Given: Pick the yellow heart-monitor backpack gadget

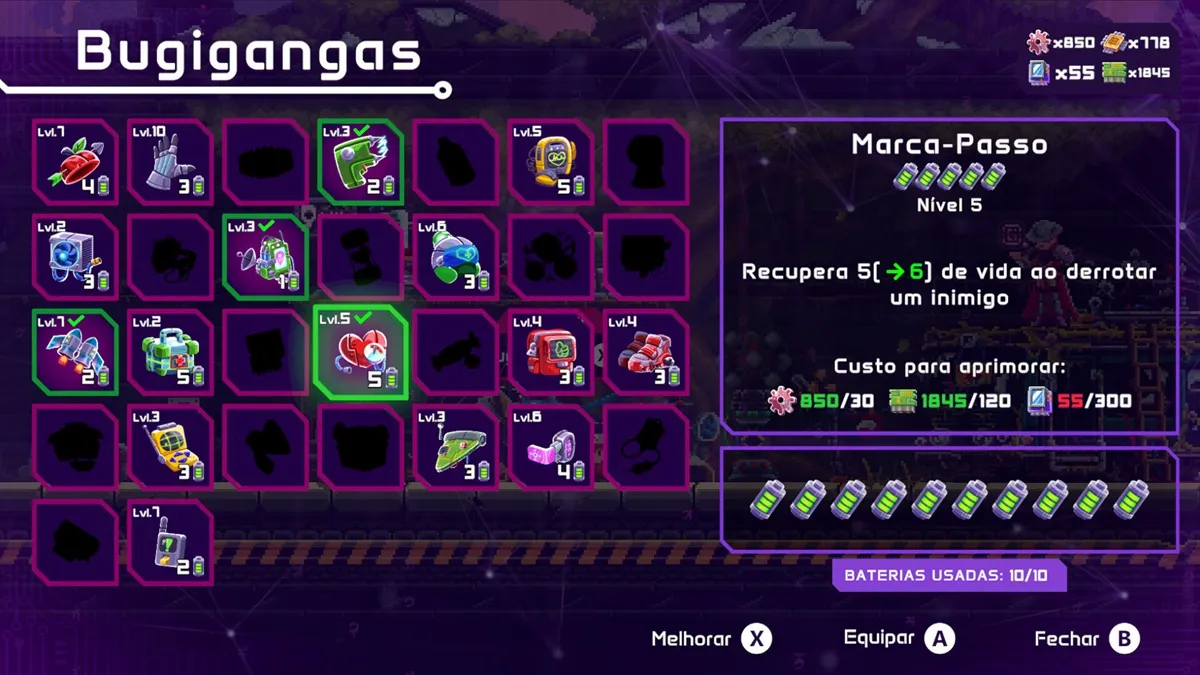Looking at the screenshot, I should [x=550, y=161].
